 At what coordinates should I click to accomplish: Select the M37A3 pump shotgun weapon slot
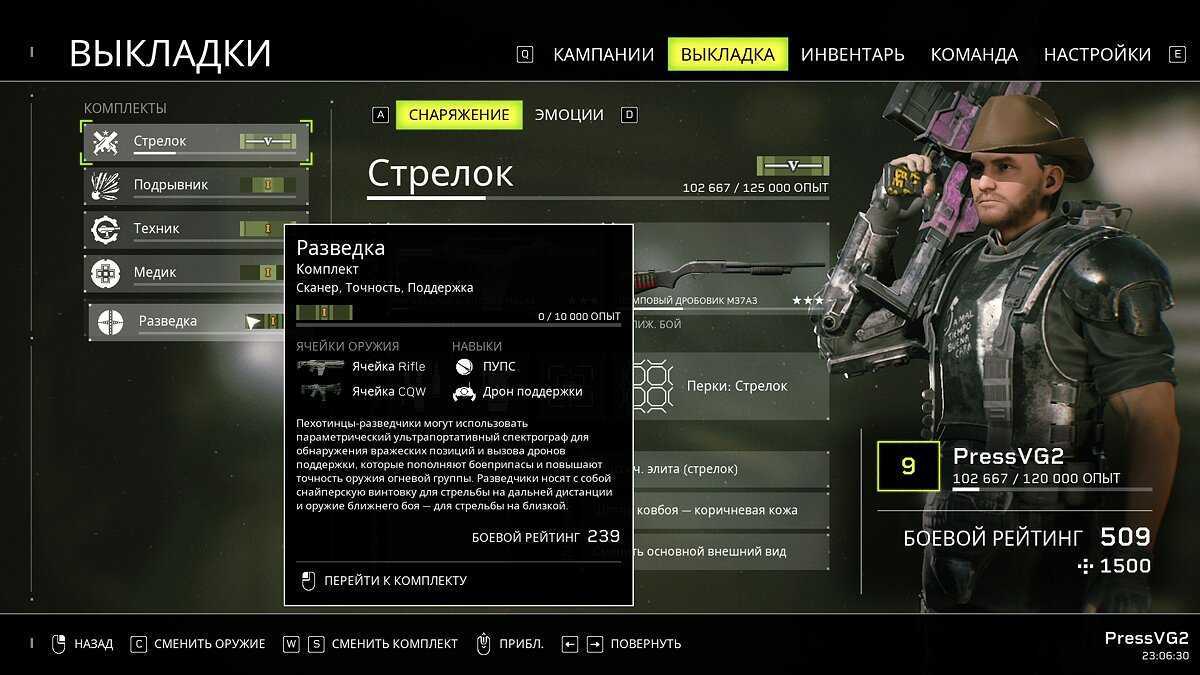(732, 272)
